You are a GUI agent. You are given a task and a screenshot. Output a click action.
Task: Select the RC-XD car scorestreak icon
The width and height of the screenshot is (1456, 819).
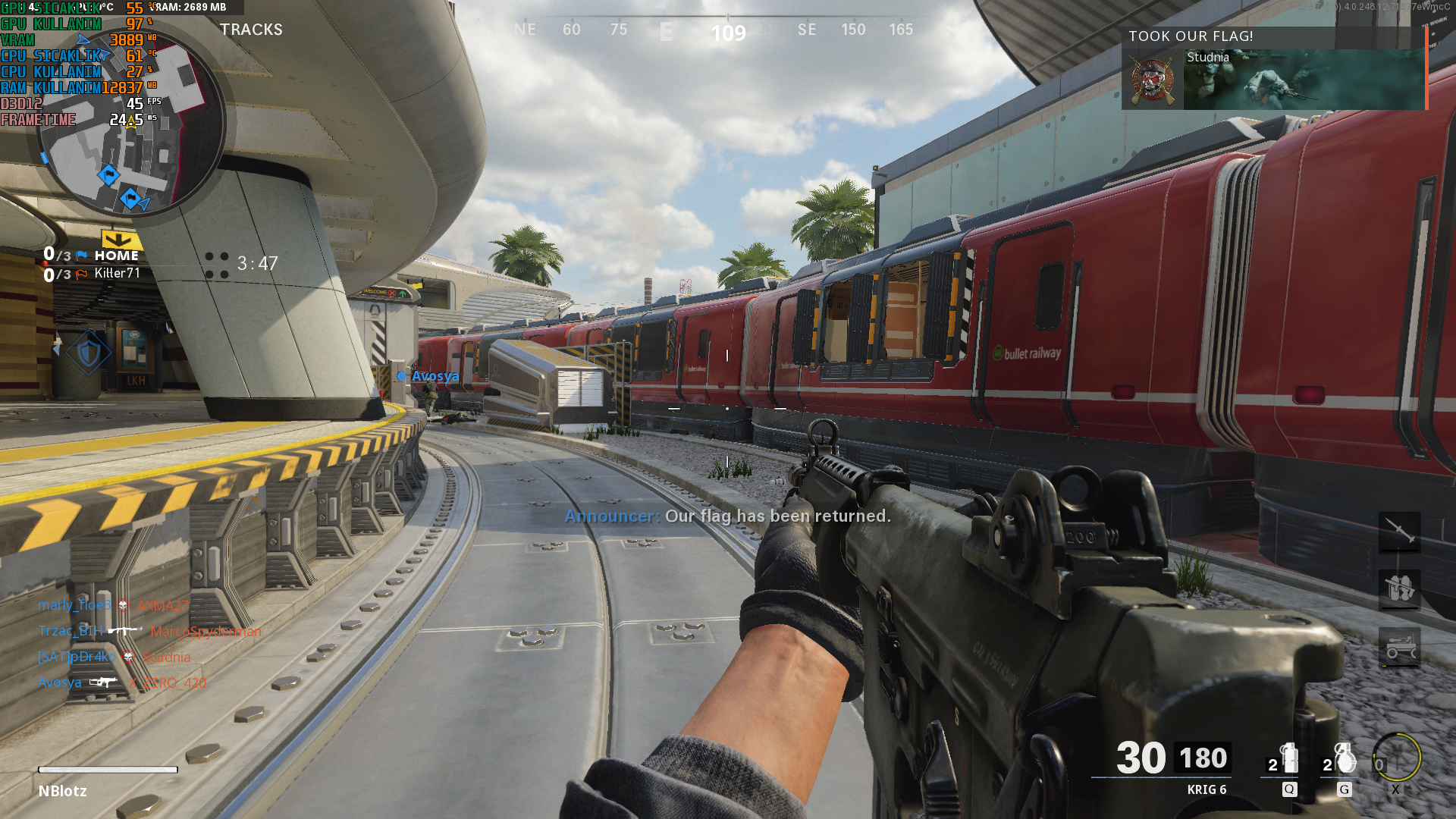pyautogui.click(x=1399, y=648)
